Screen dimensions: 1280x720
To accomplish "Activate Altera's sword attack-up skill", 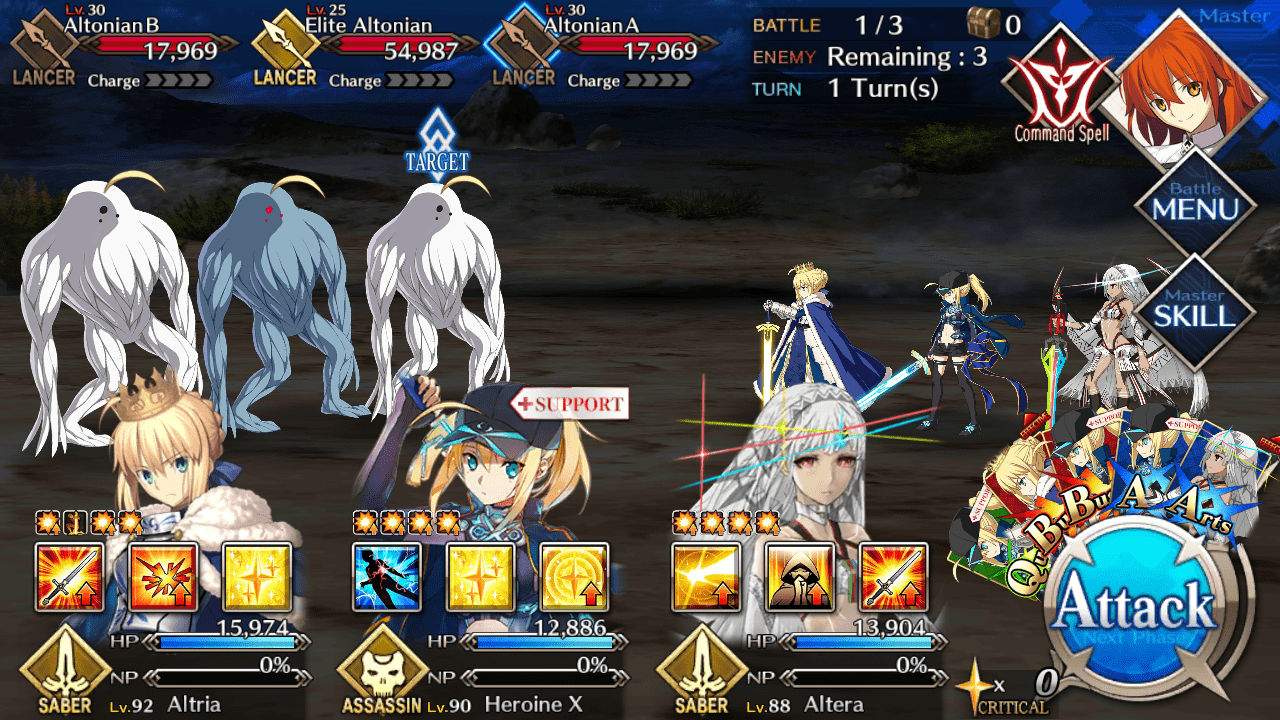I will tap(893, 577).
